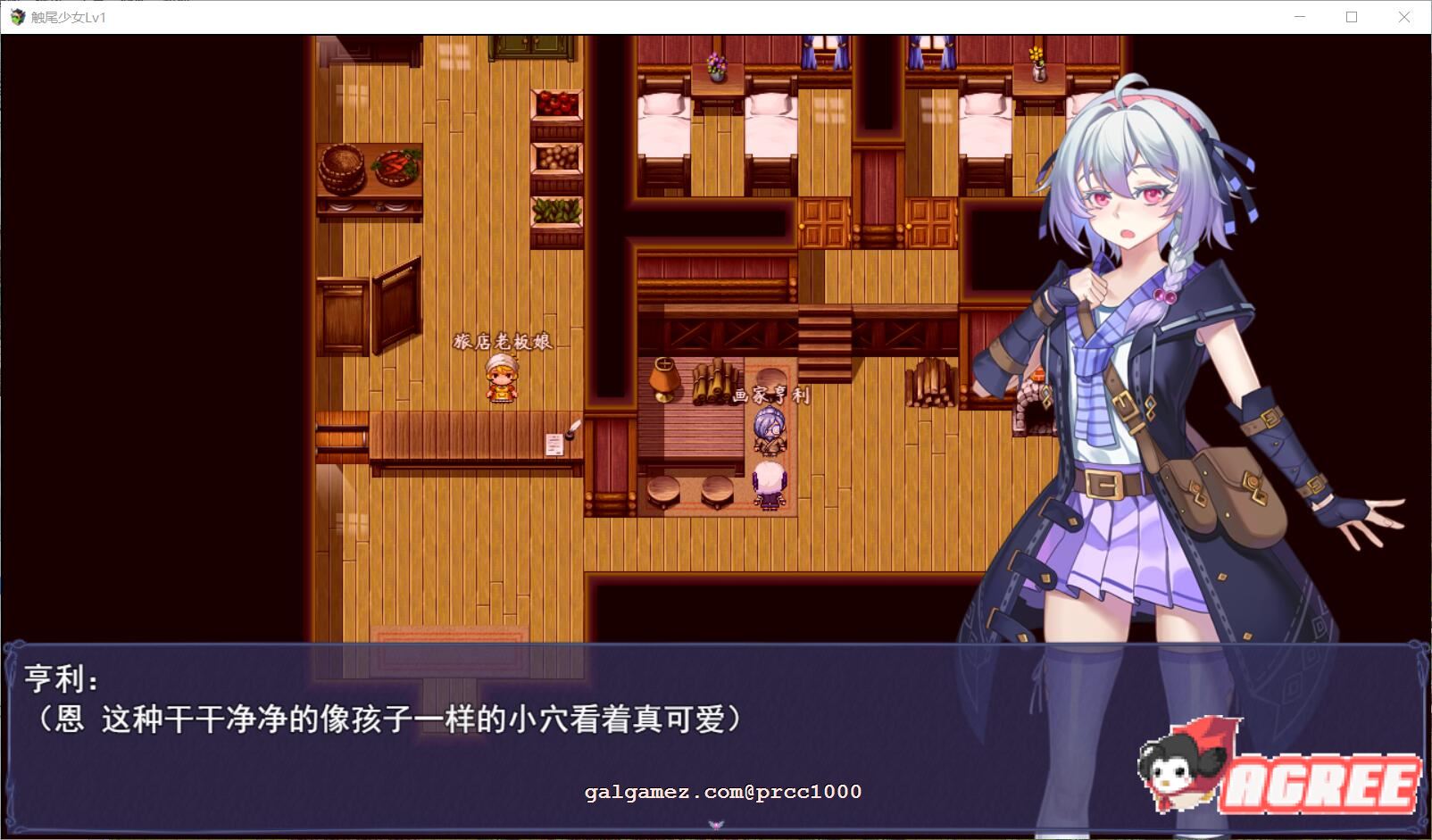Click the firewood pile near the fireplace
This screenshot has height=840, width=1432.
click(x=928, y=384)
